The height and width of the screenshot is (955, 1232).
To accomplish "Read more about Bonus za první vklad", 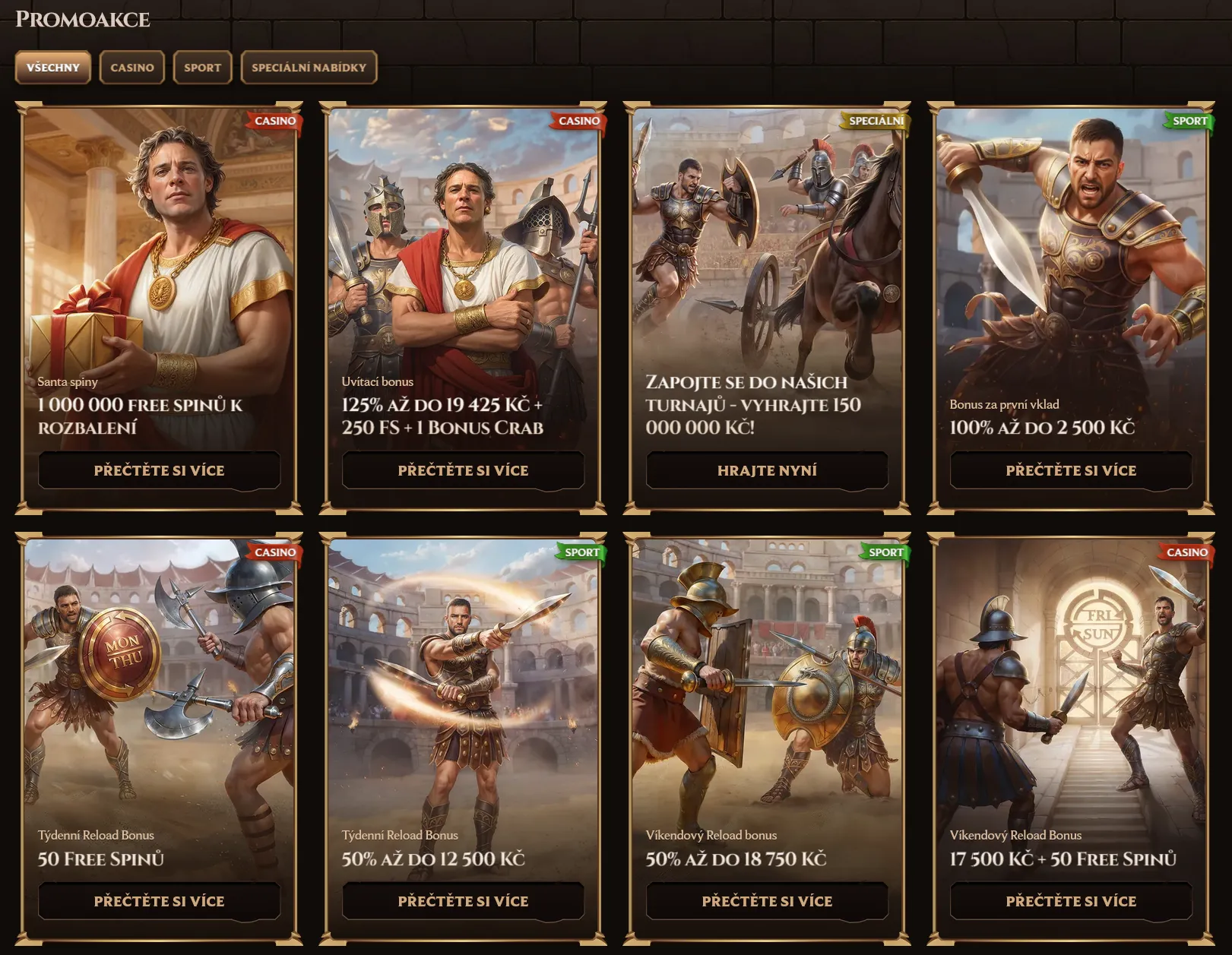I will pyautogui.click(x=1071, y=470).
